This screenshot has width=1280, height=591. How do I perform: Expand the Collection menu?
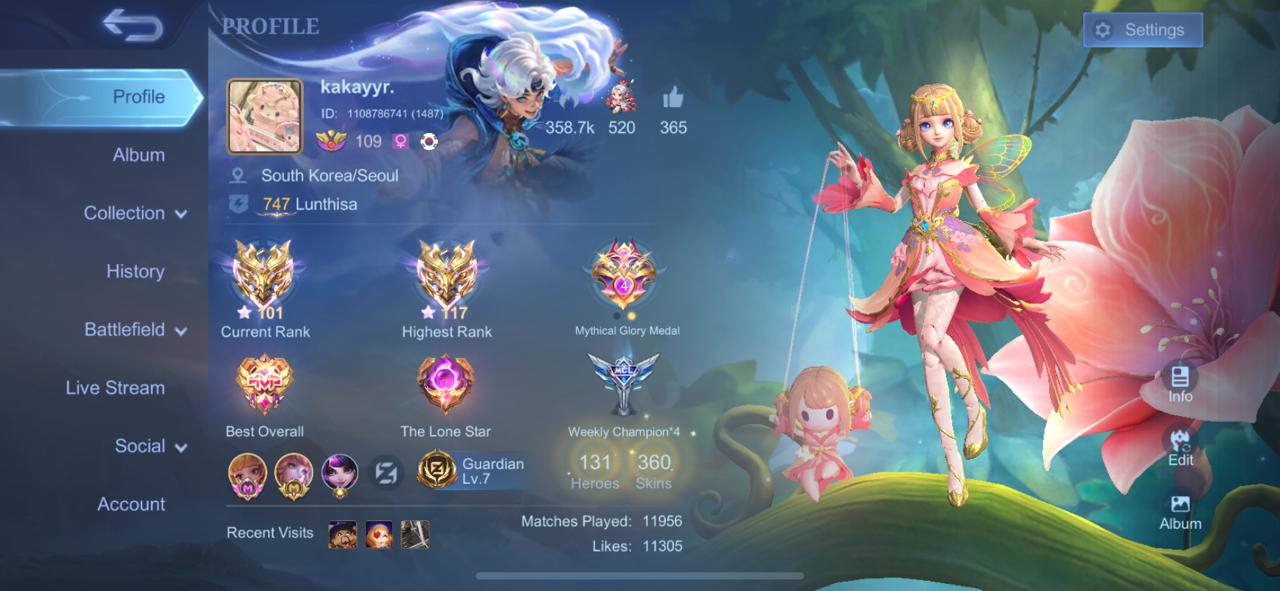(135, 213)
